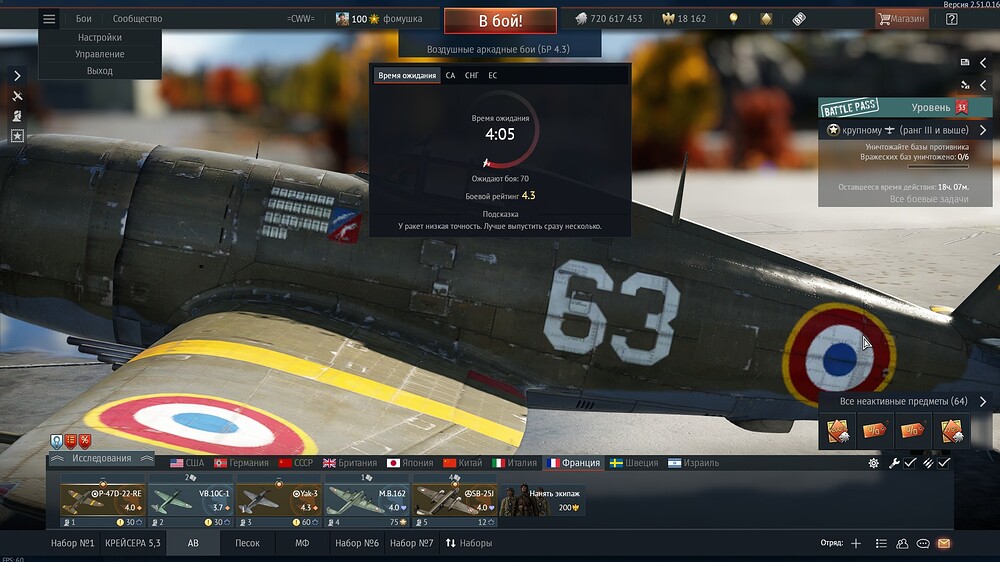Select the Германия nation tab
The width and height of the screenshot is (1000, 562).
[x=242, y=463]
